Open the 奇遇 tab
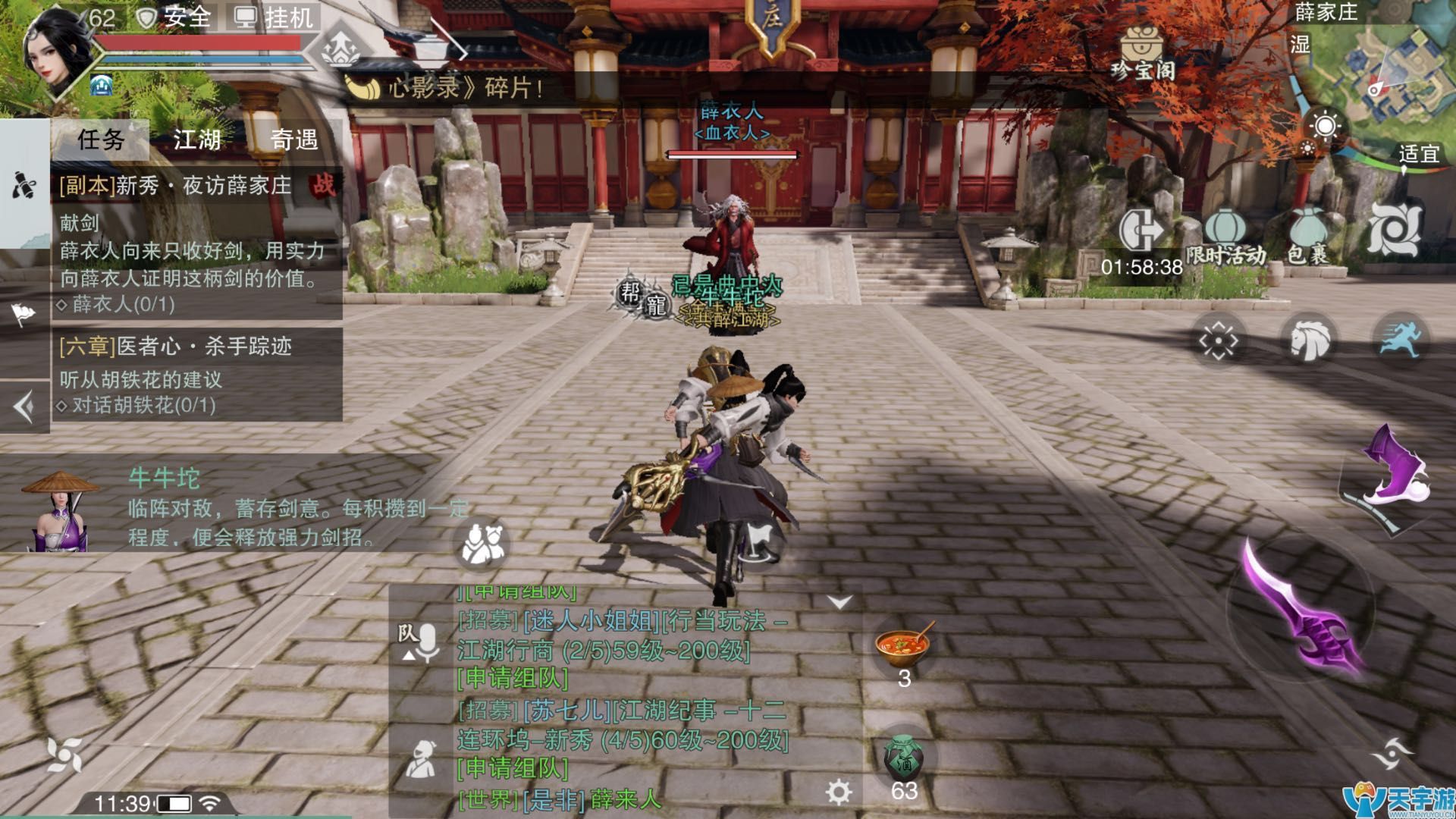The image size is (1456, 819). 294,140
